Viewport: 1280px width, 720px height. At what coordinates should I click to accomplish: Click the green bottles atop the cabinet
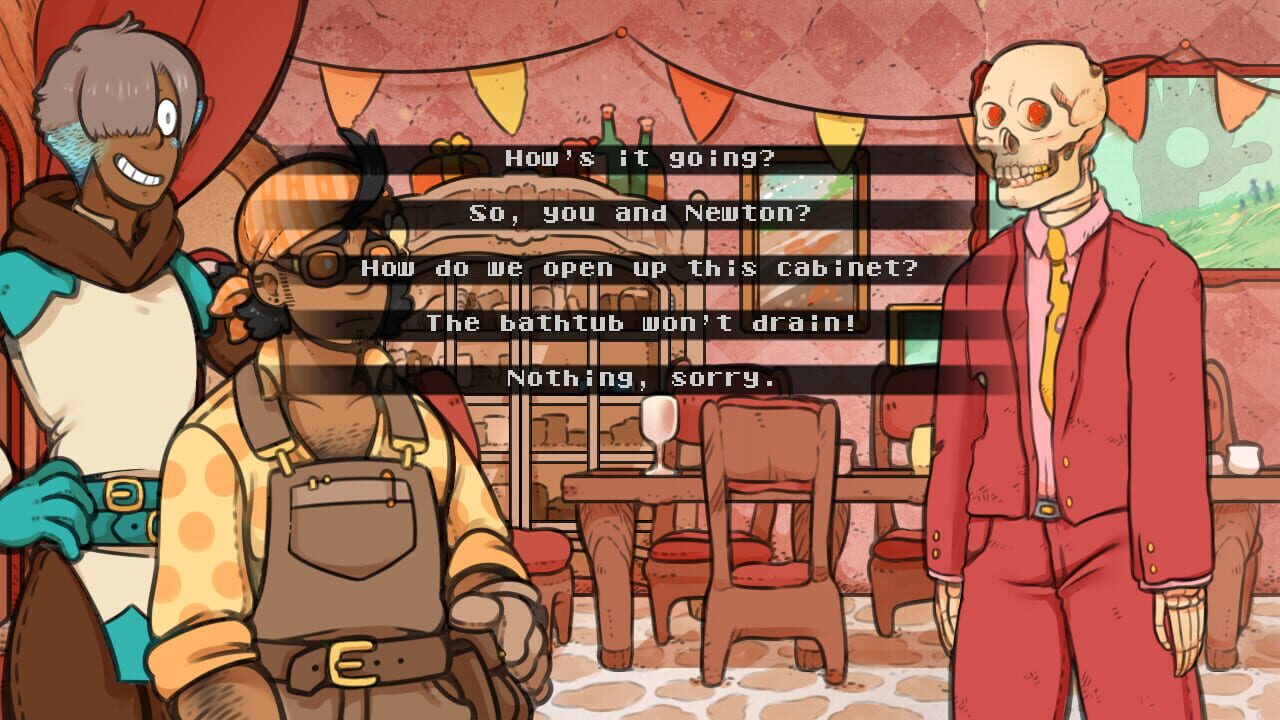pyautogui.click(x=625, y=130)
